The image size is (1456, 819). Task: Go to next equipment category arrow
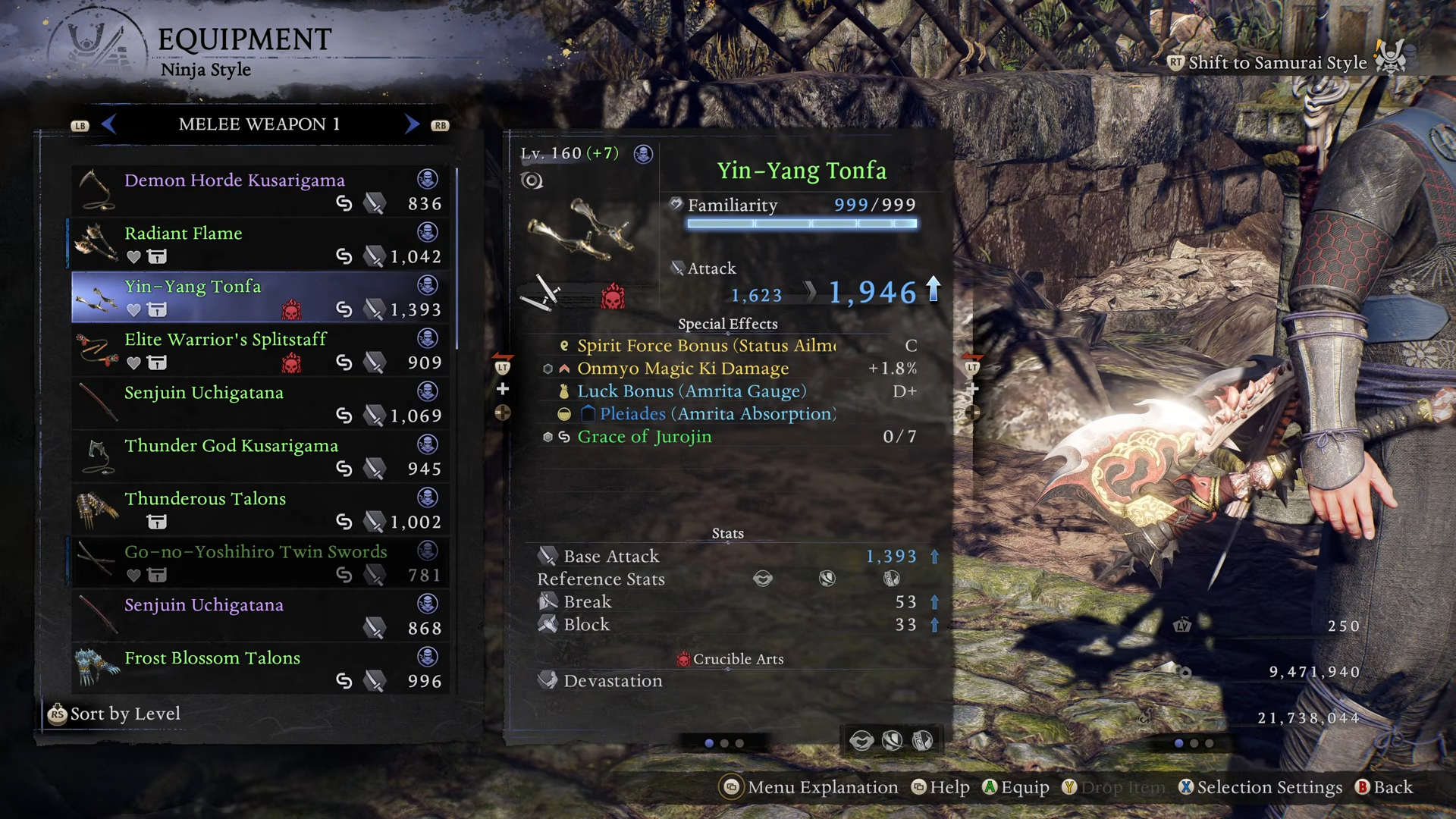[x=412, y=124]
